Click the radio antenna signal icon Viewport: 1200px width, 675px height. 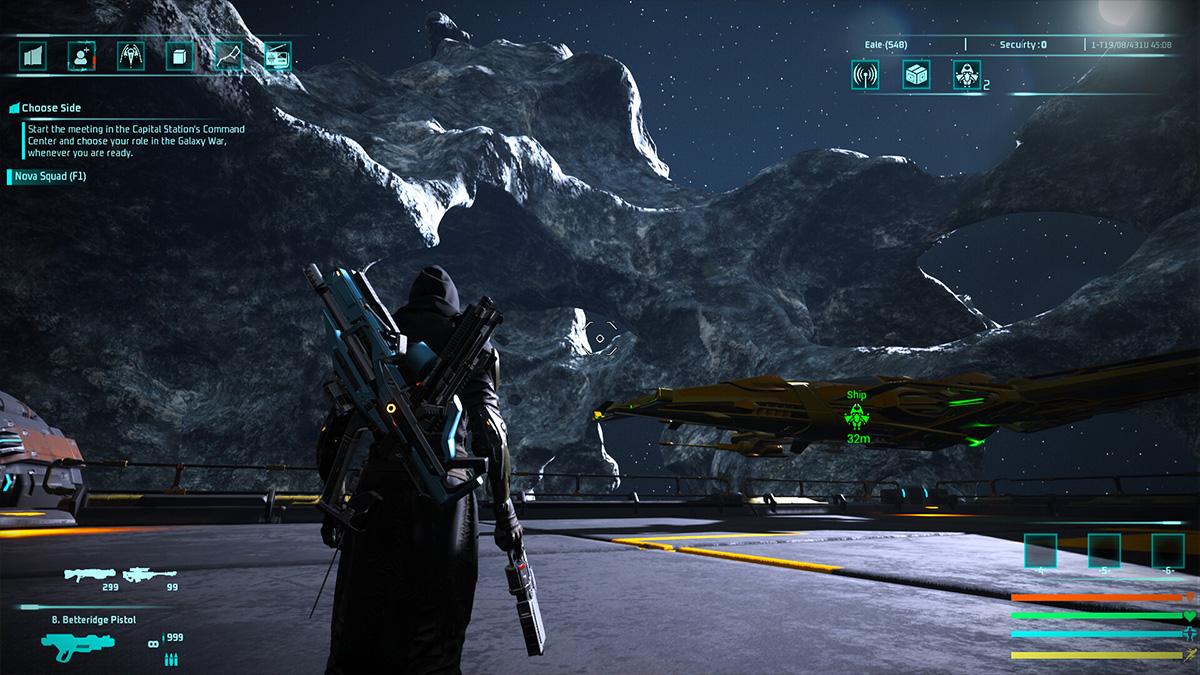(865, 74)
